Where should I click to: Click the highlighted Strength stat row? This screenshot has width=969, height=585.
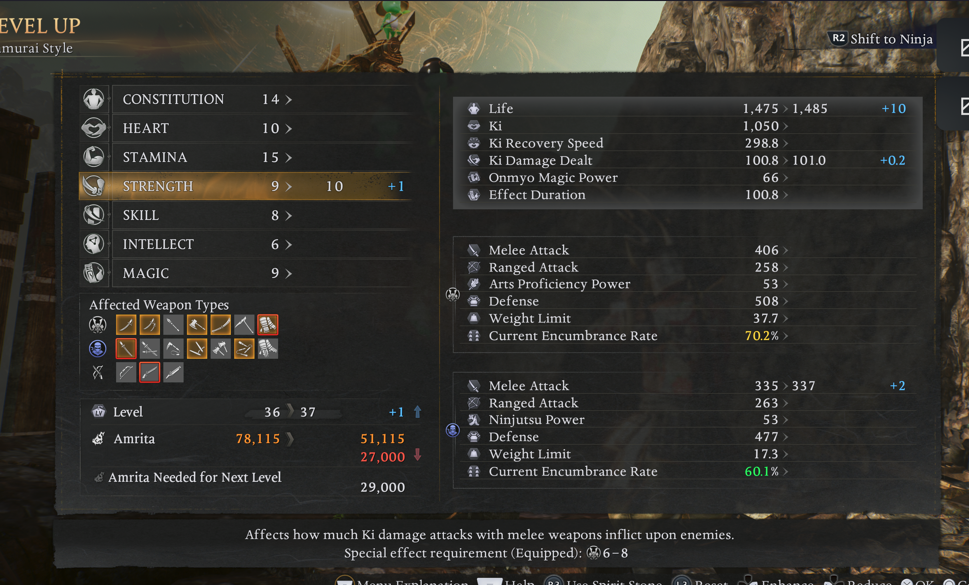245,186
